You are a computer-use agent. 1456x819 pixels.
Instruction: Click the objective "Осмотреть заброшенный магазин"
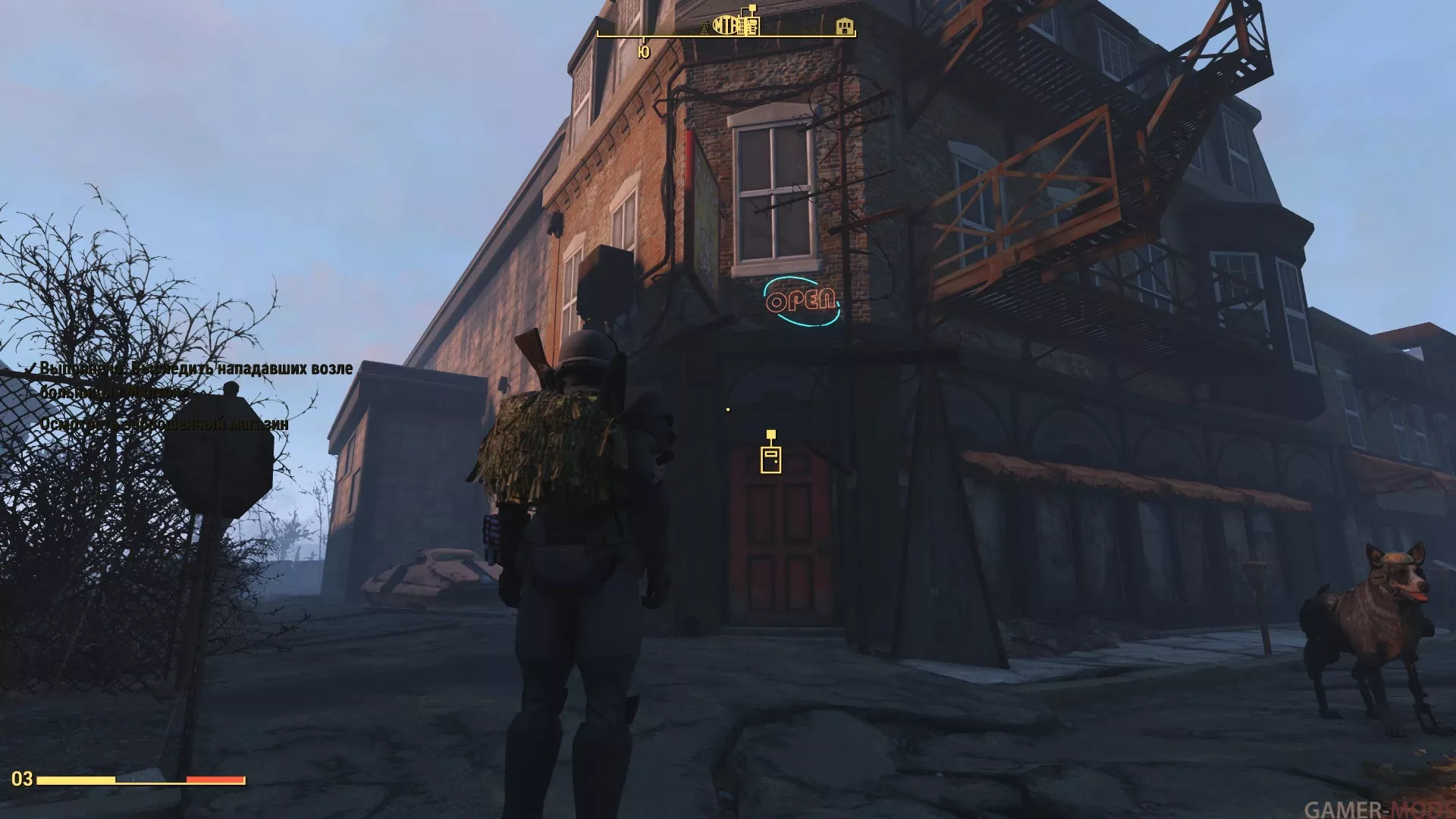point(164,424)
